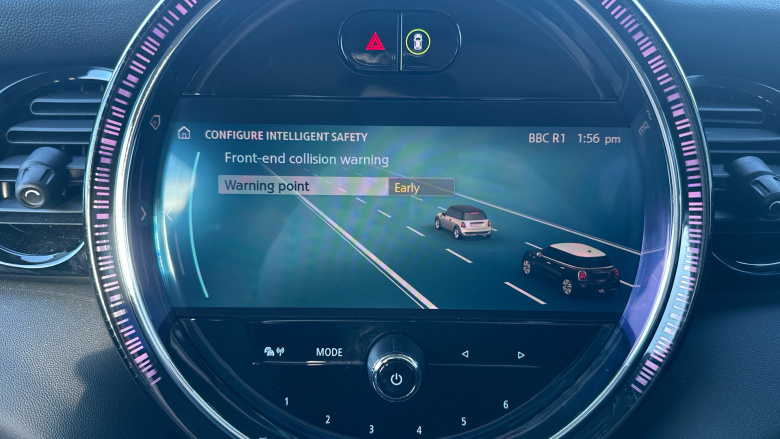Choose preset number 5
Image resolution: width=780 pixels, height=439 pixels.
coord(464,420)
